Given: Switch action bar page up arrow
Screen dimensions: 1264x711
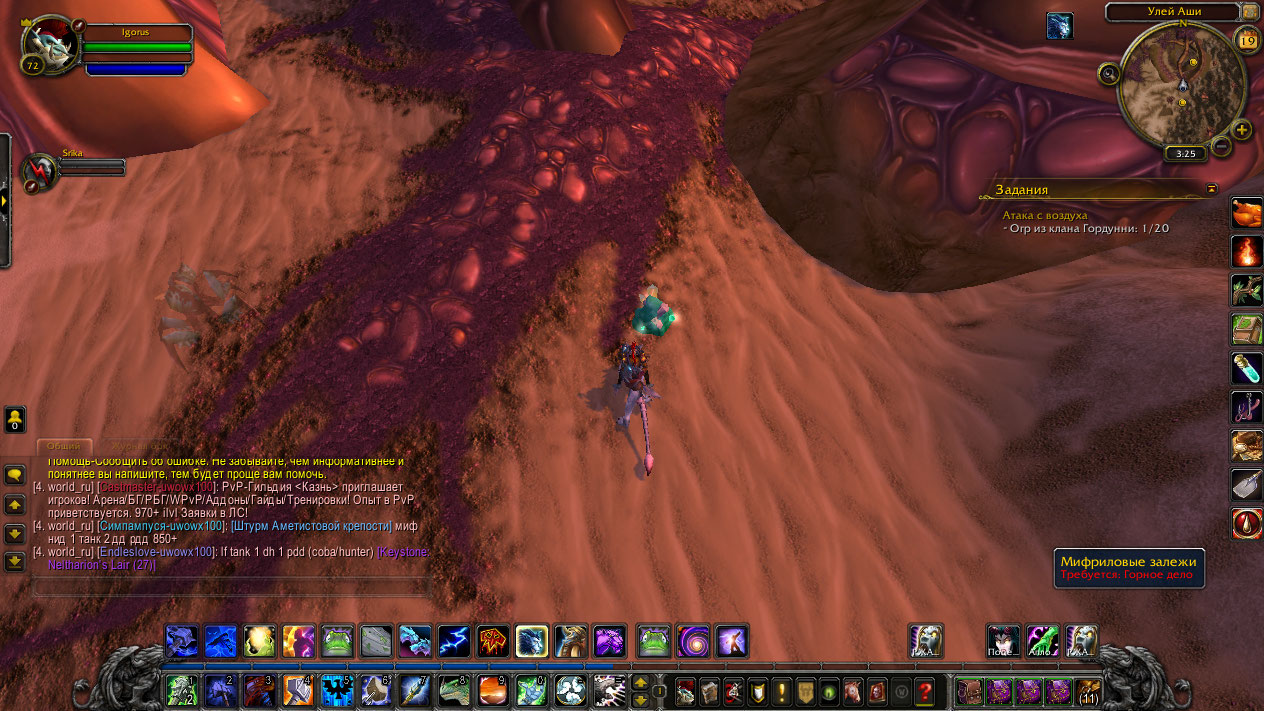Looking at the screenshot, I should pyautogui.click(x=640, y=682).
